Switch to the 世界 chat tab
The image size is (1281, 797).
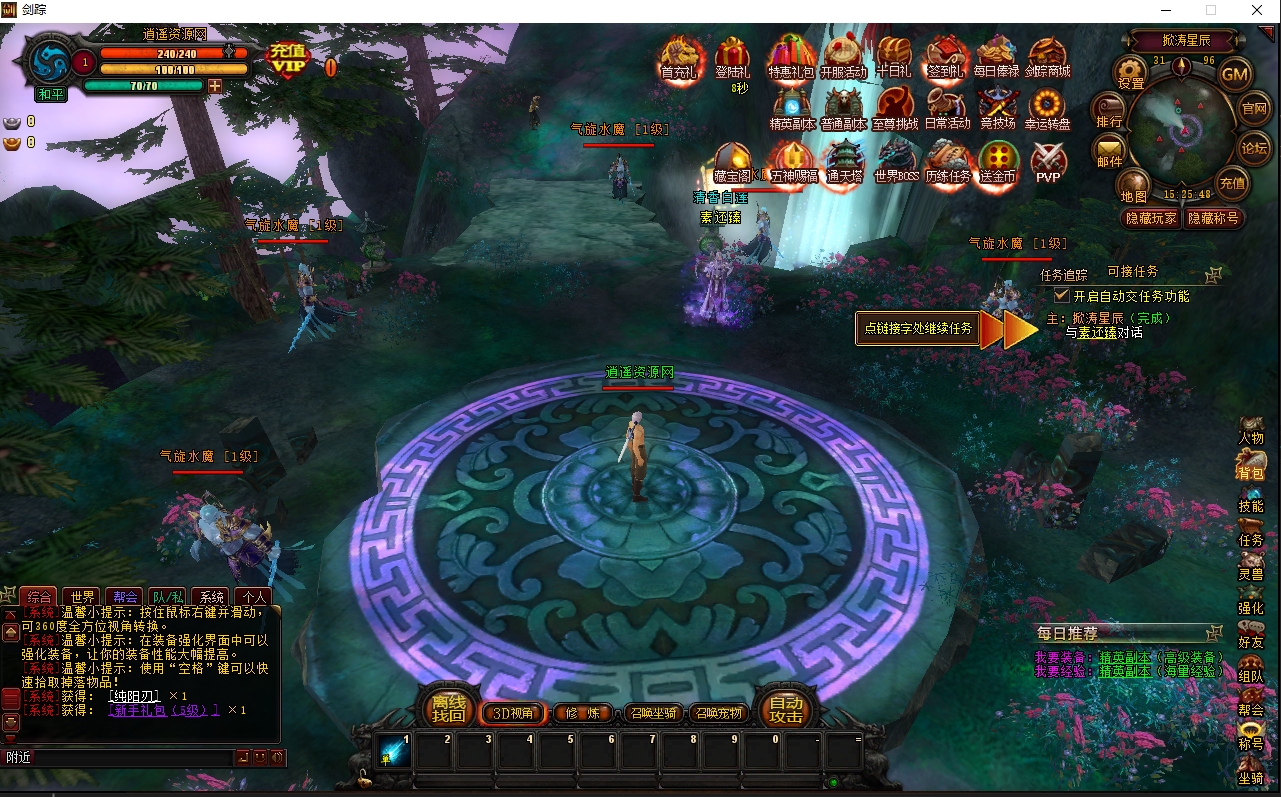pos(83,597)
